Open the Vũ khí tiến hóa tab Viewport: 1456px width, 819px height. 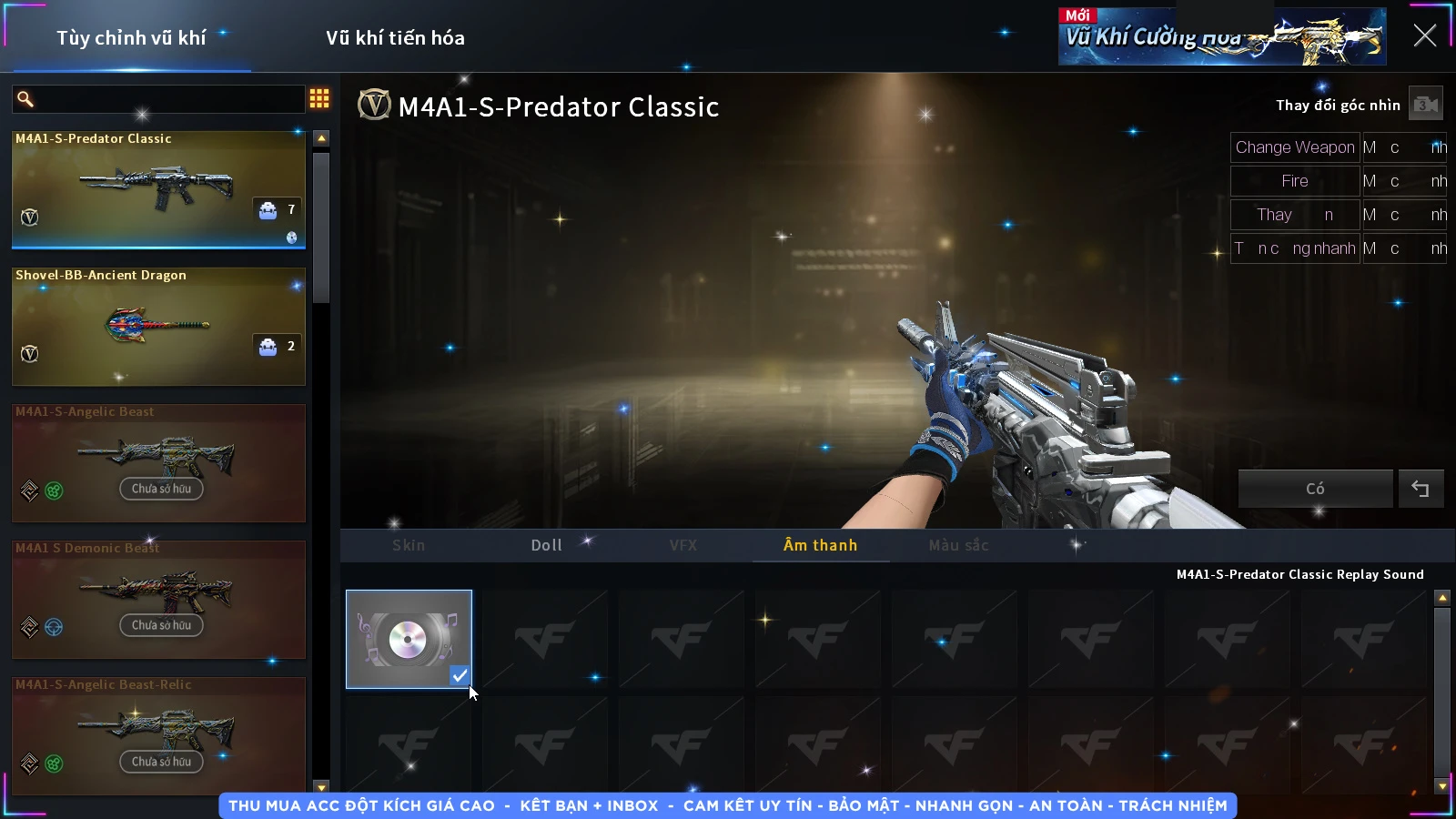395,38
